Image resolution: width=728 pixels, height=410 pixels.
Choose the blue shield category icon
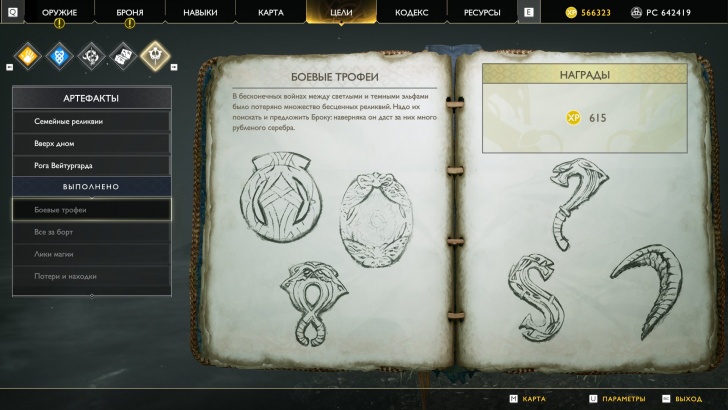[60, 54]
